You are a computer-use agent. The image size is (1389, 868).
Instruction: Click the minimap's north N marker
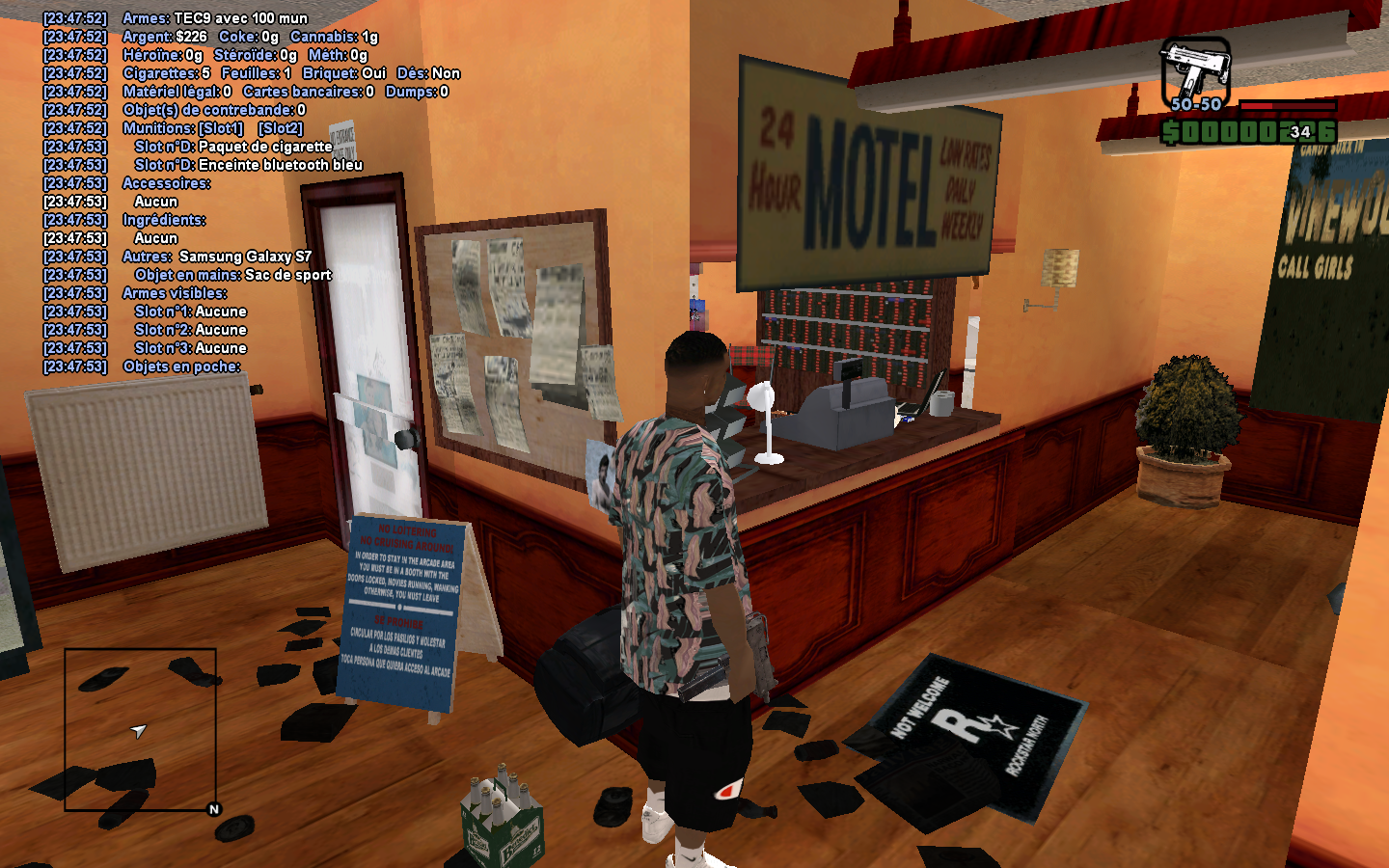(x=214, y=809)
